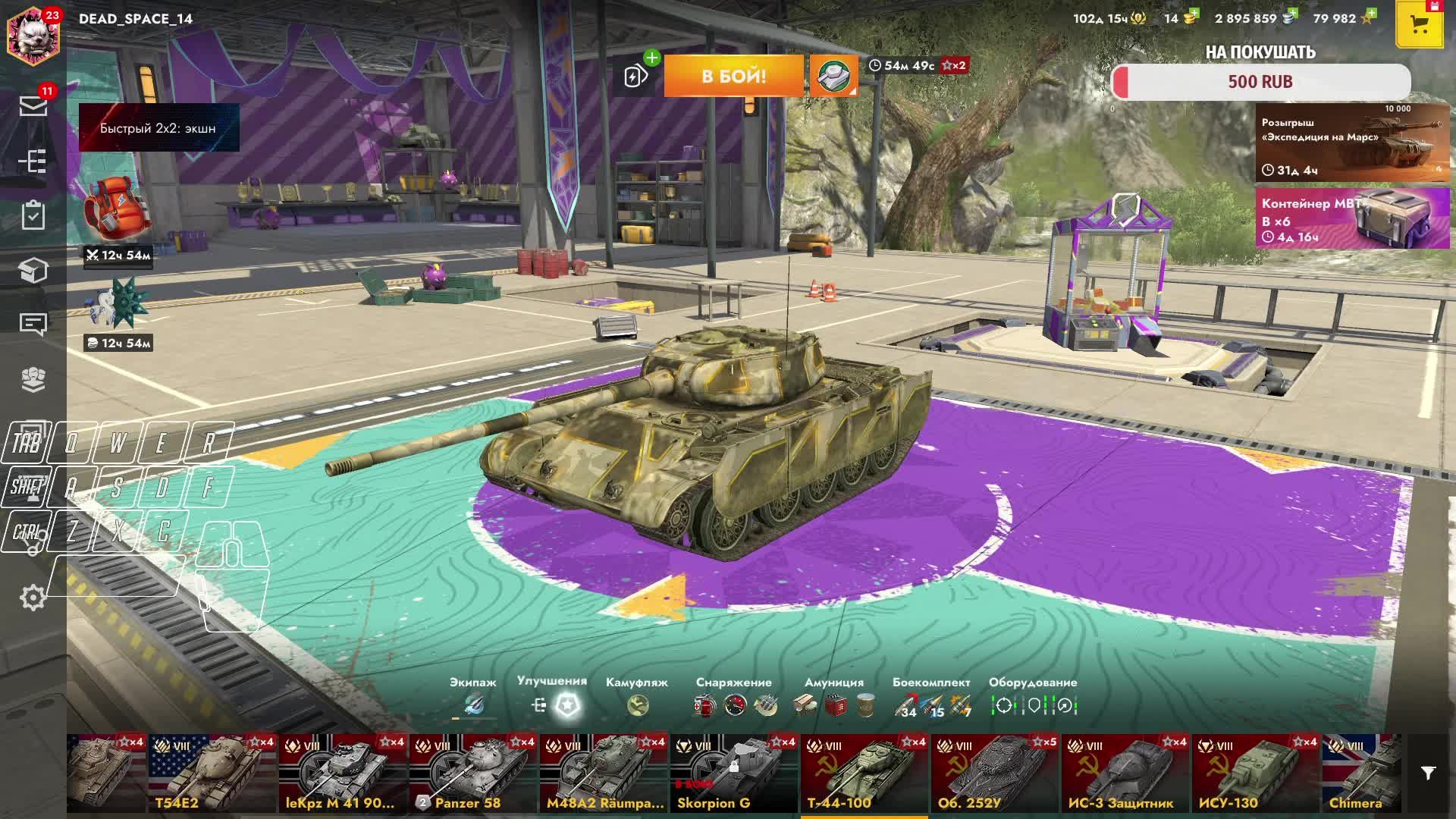
Task: Open the shopping cart store
Action: pos(1419,24)
